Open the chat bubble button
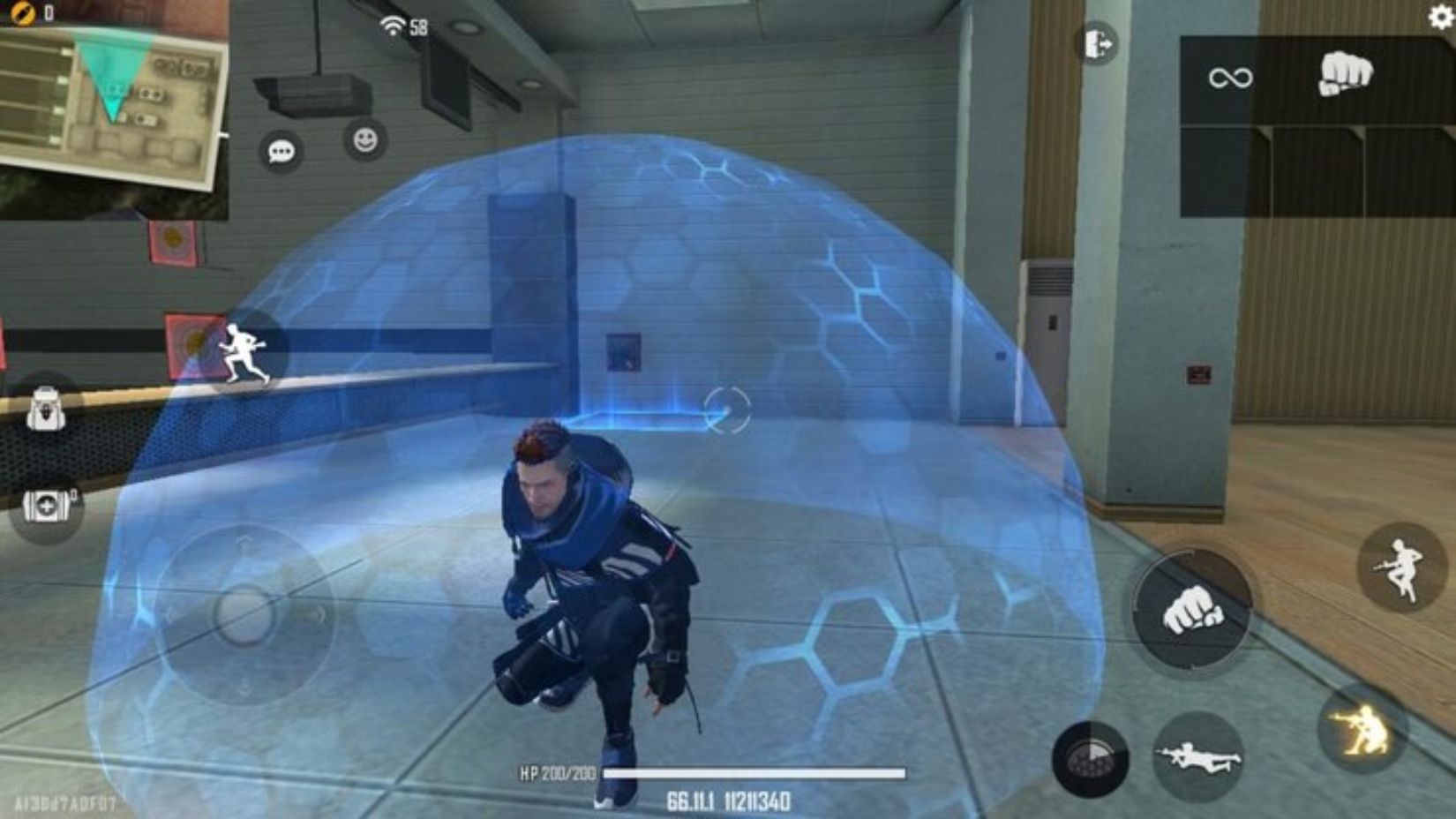The image size is (1456, 819). 281,152
